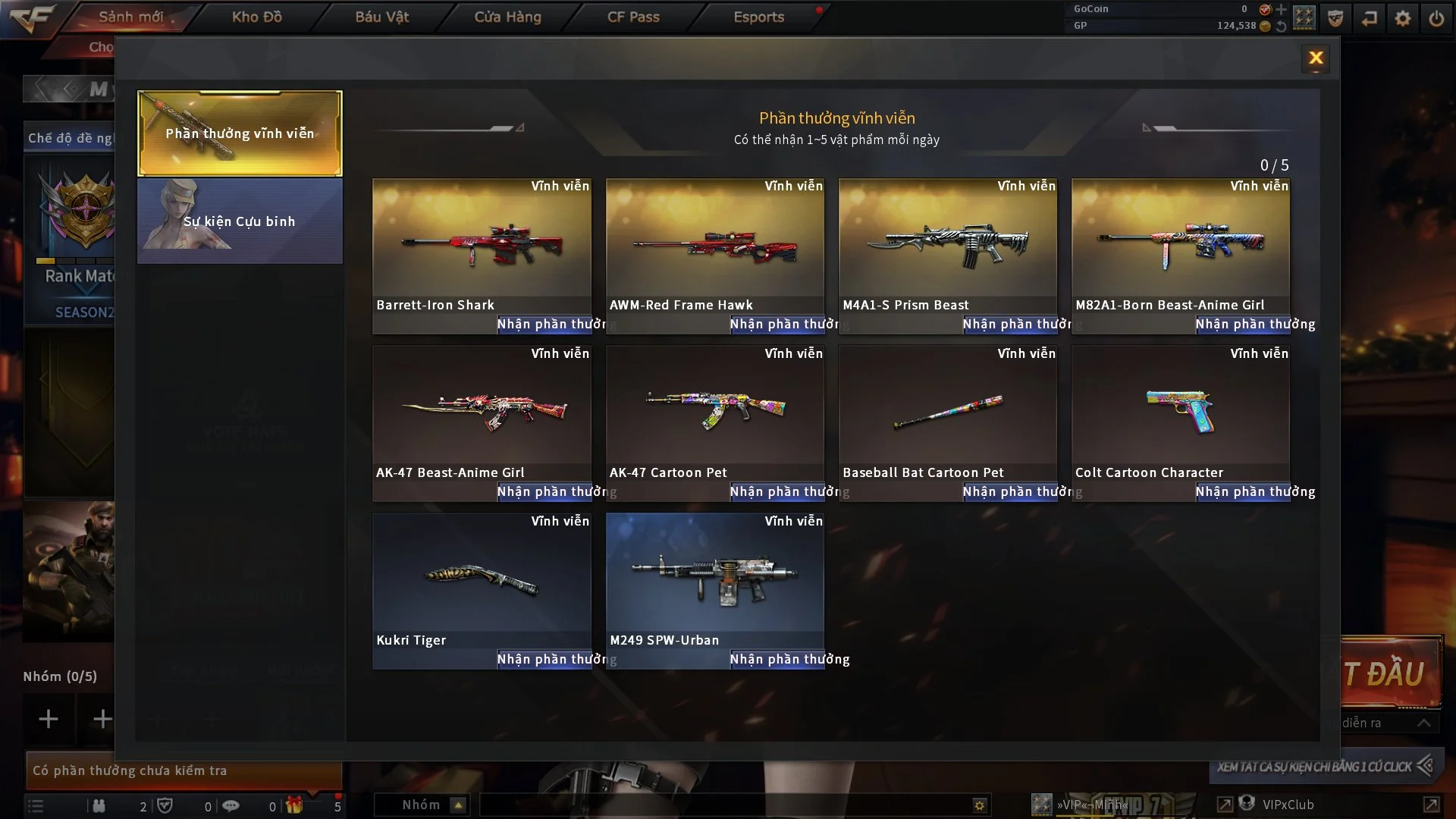
Task: Click the power icon to exit
Action: point(1436,18)
